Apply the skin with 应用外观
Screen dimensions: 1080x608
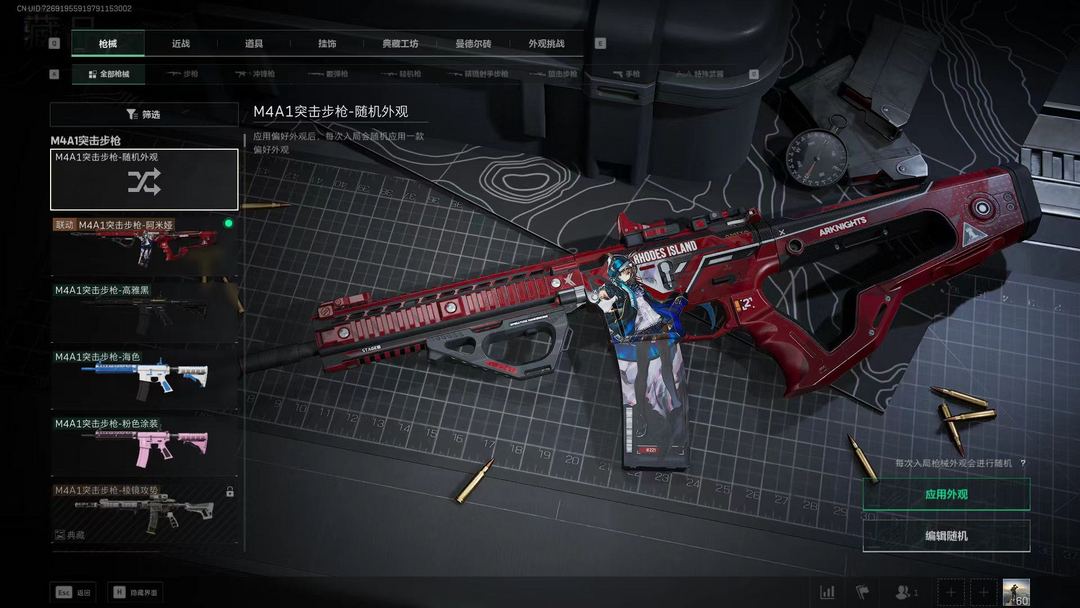pos(946,494)
